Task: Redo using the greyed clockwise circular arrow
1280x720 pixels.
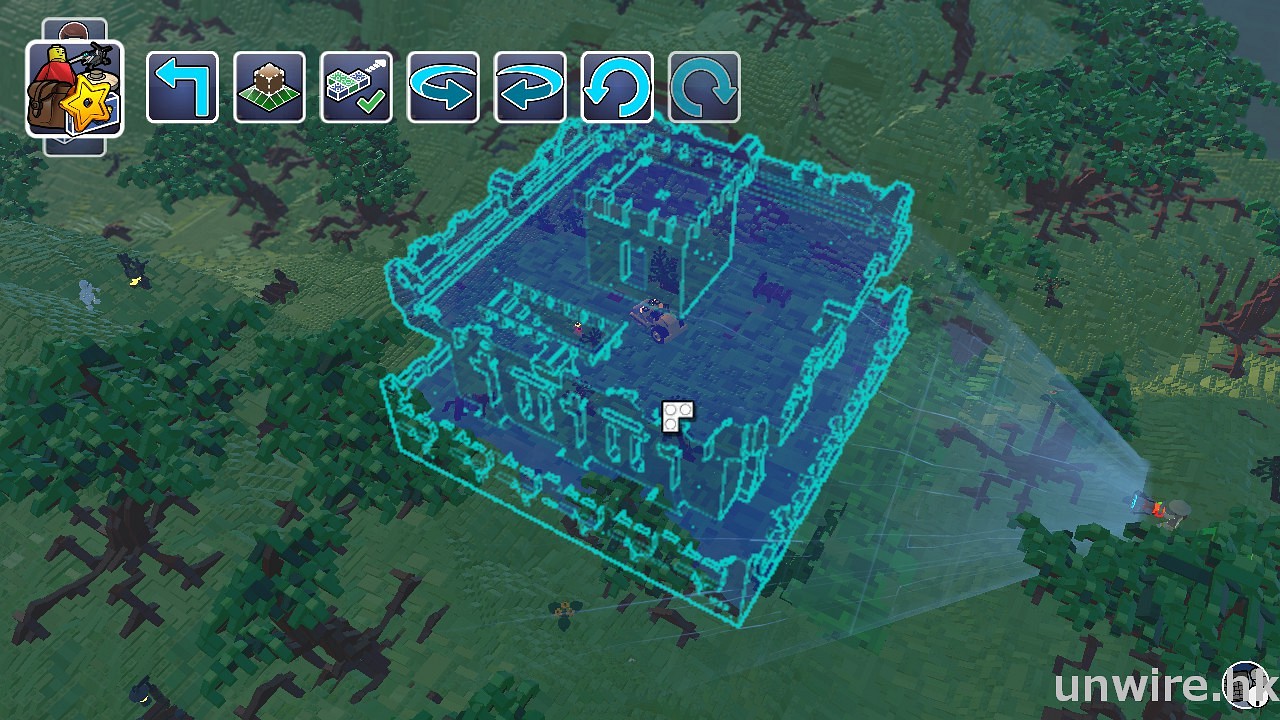Action: pos(704,87)
